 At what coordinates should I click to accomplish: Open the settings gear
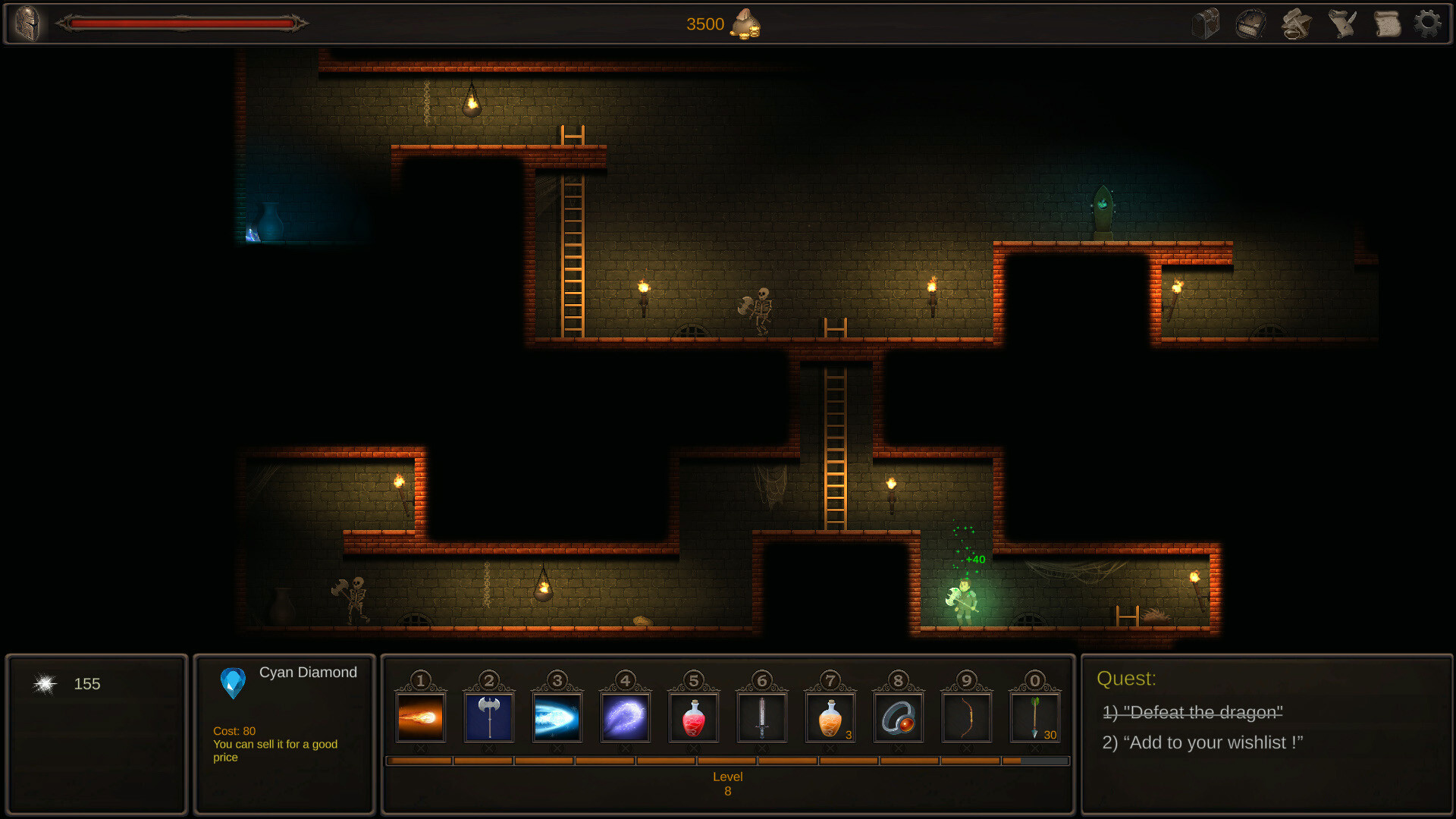point(1429,24)
